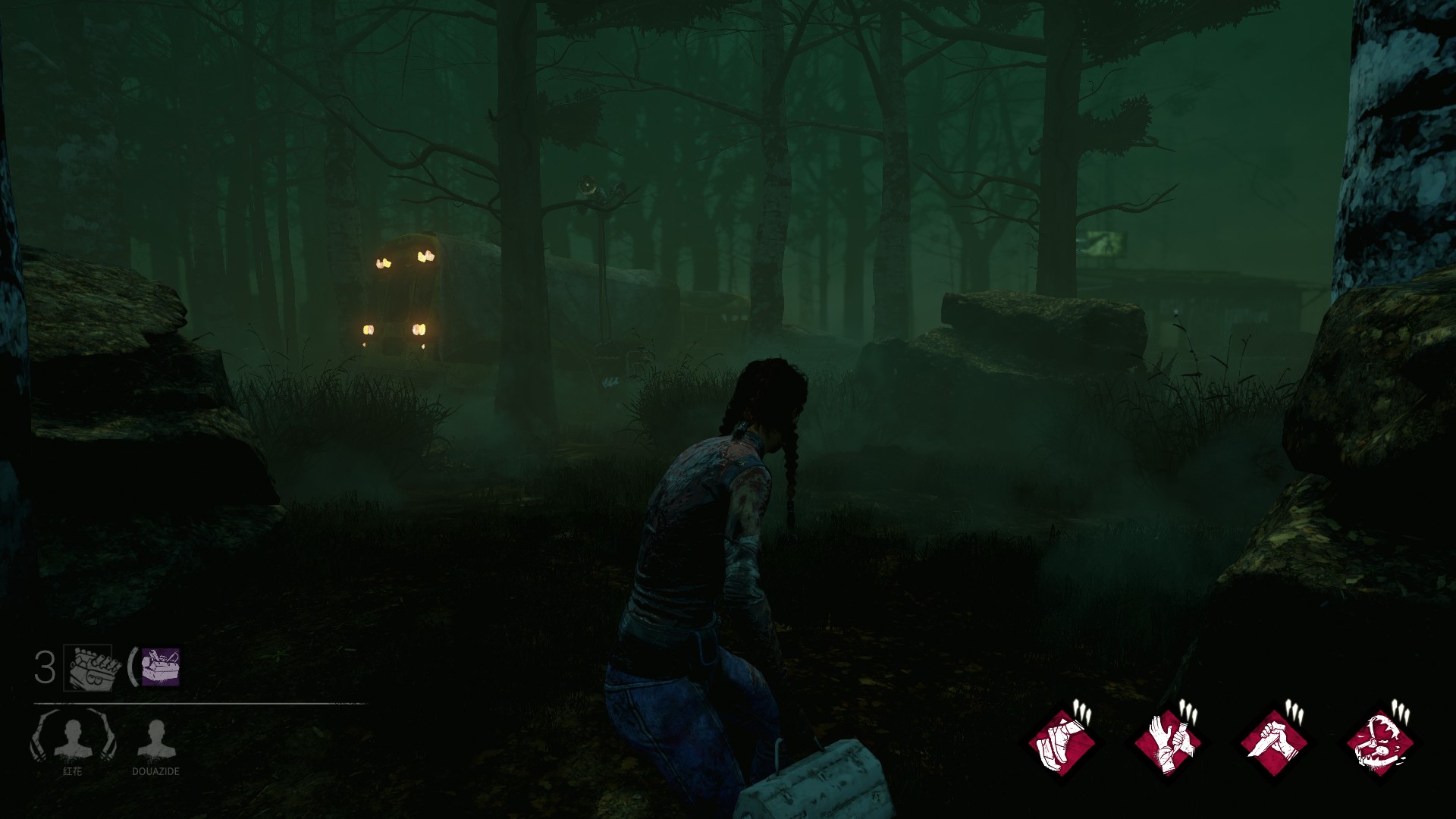Activate the boots perk icon
1456x819 pixels.
pyautogui.click(x=1062, y=743)
